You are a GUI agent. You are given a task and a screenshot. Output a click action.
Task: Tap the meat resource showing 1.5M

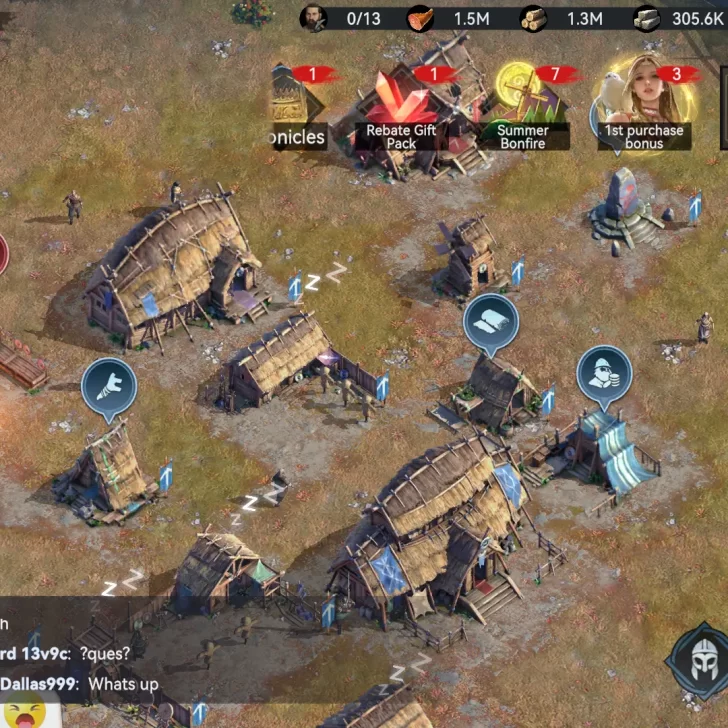point(452,18)
